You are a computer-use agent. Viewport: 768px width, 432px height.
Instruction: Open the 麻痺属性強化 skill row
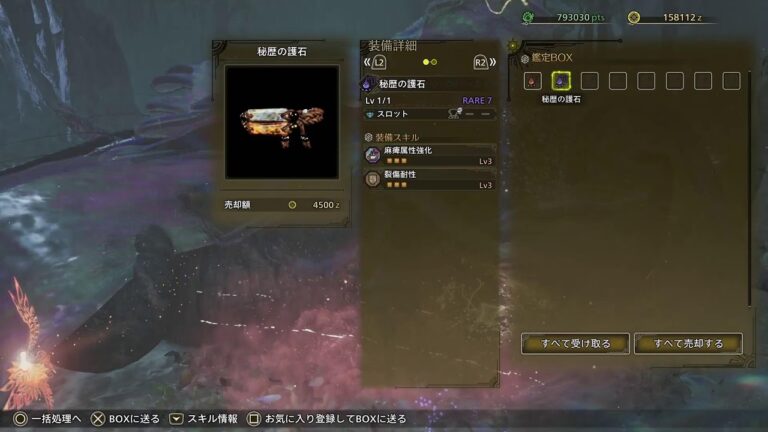(x=430, y=154)
